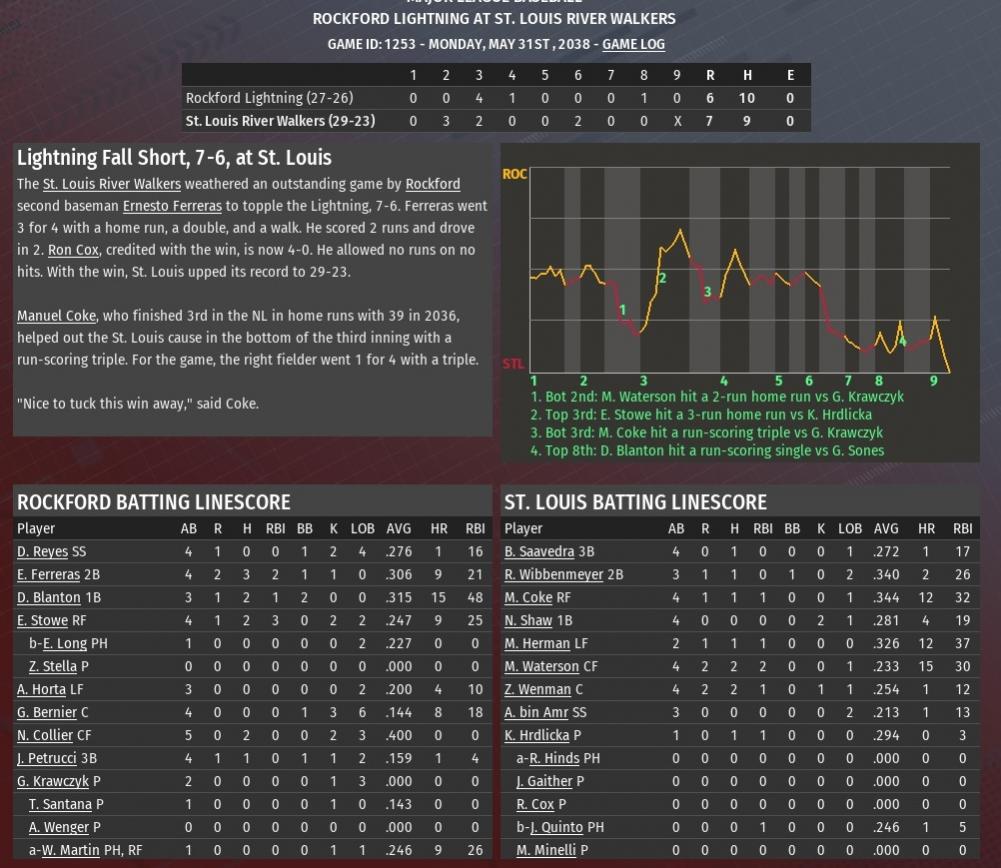1001x868 pixels.
Task: Open the GAME LOG link
Action: (633, 44)
